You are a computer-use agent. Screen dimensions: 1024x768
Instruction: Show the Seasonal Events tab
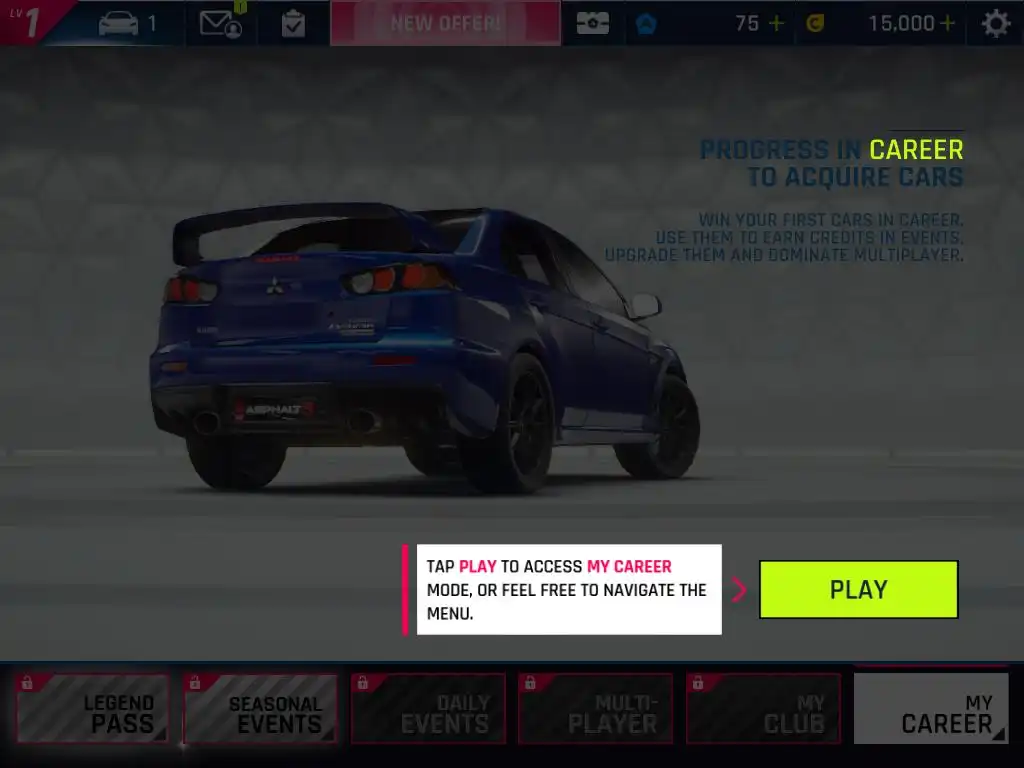coord(260,708)
